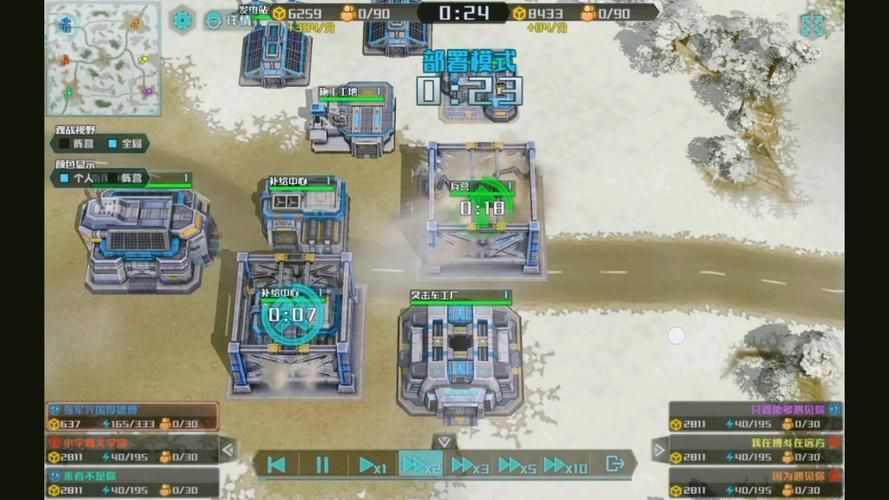Select 全局 global vision option
Screen dimensions: 889x500
click(x=124, y=144)
